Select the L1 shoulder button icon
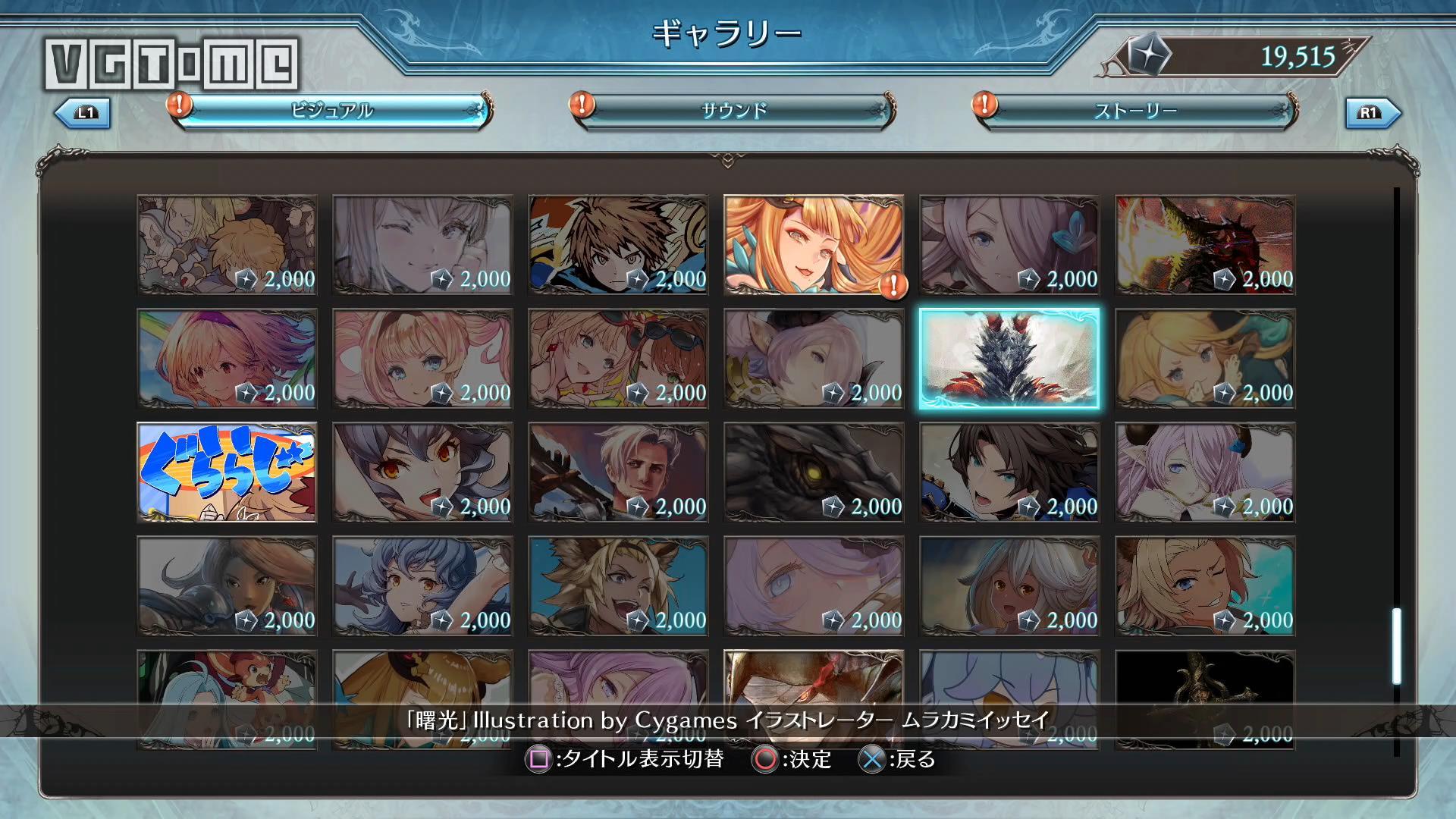Viewport: 1456px width, 819px height. tap(83, 114)
